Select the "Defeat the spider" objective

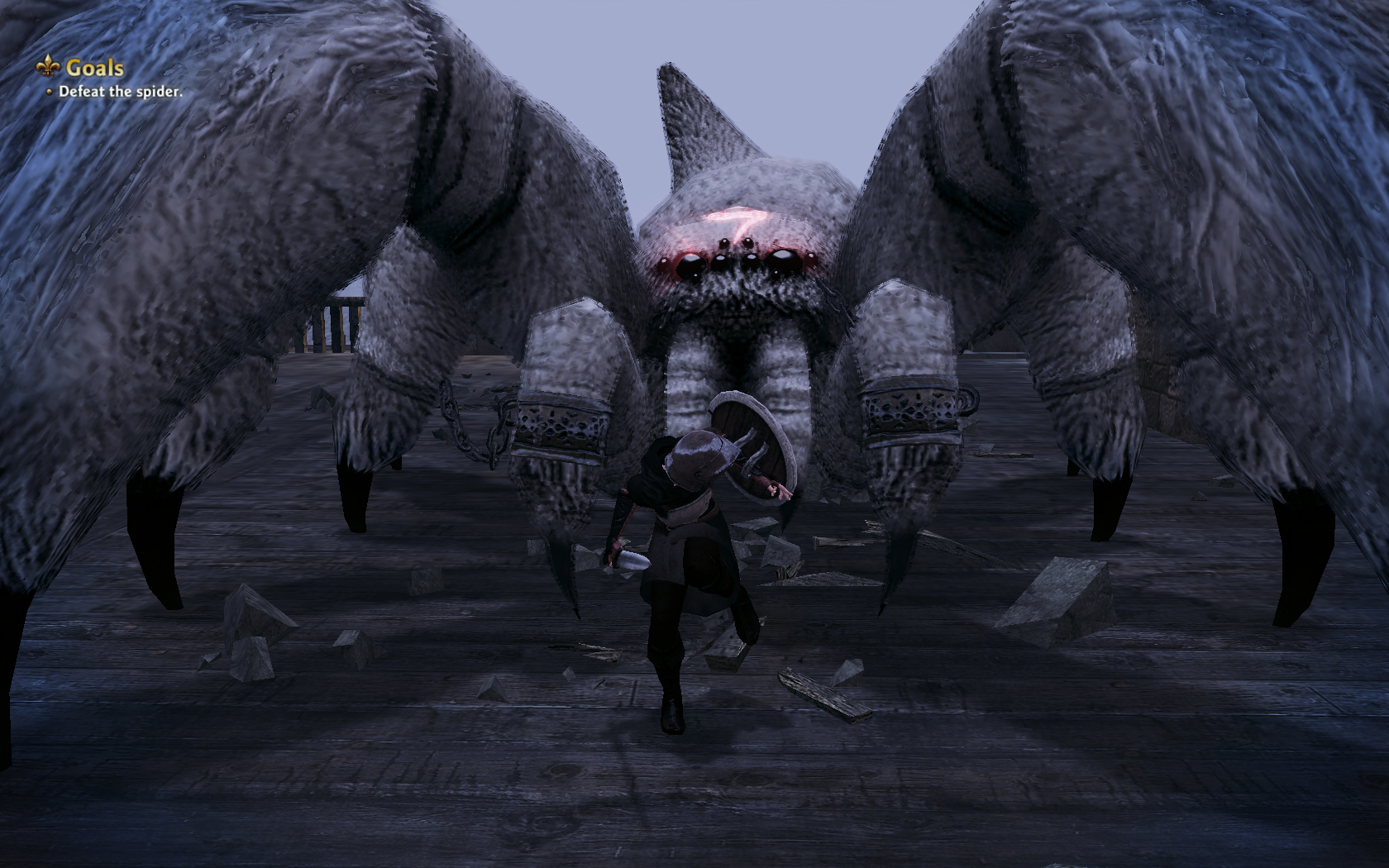(x=119, y=92)
